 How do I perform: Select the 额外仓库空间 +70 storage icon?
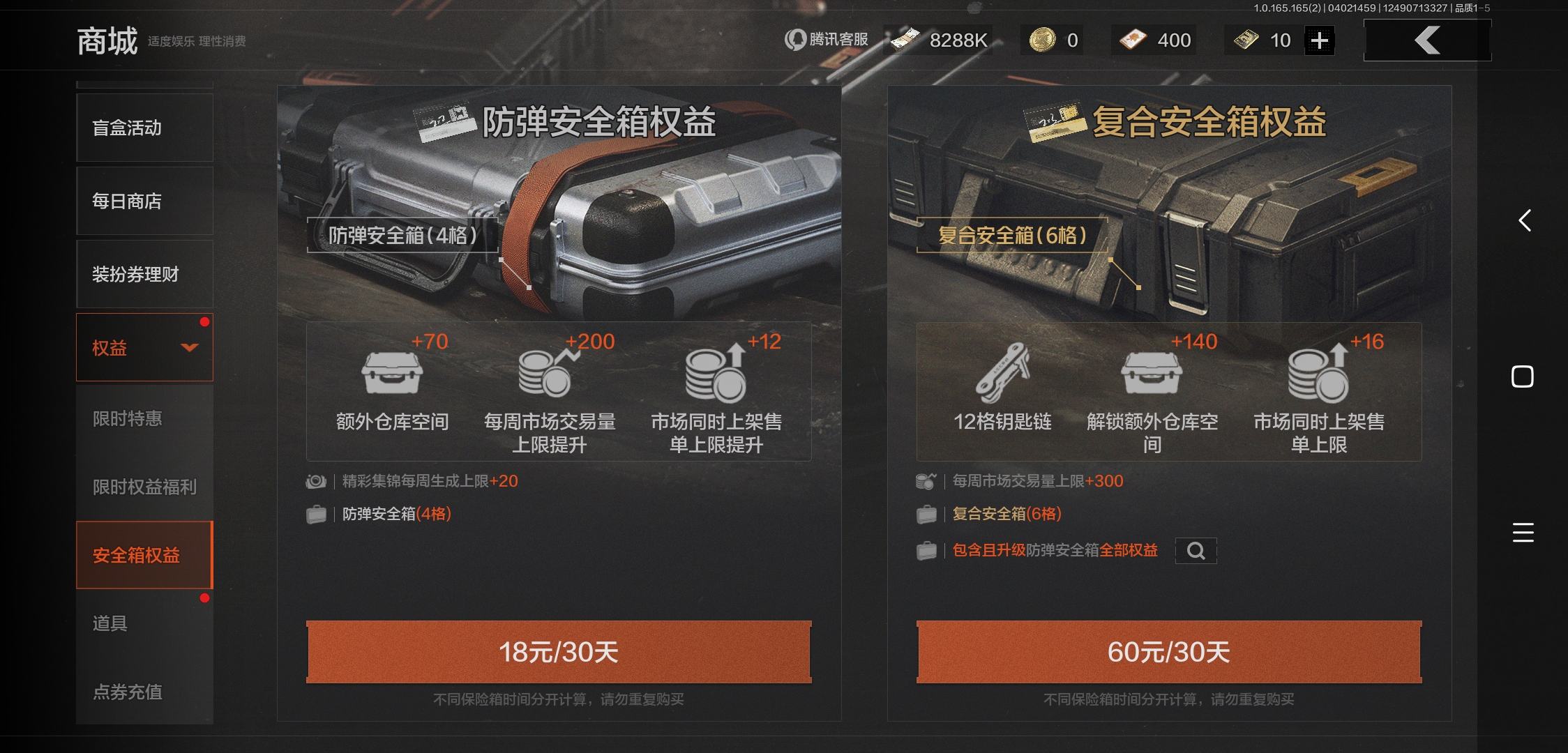point(395,374)
